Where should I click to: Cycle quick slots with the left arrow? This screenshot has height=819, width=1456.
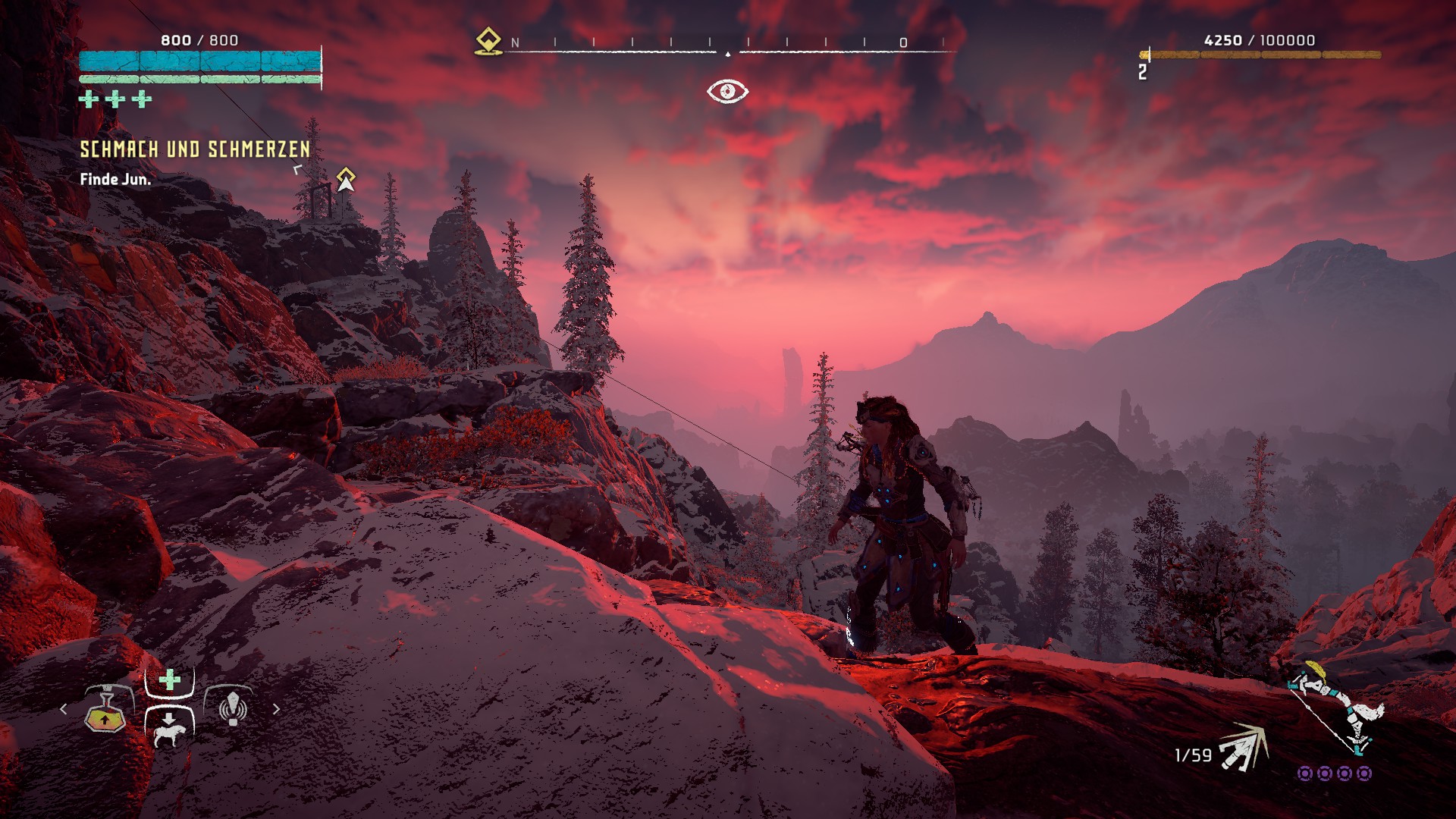pos(64,709)
